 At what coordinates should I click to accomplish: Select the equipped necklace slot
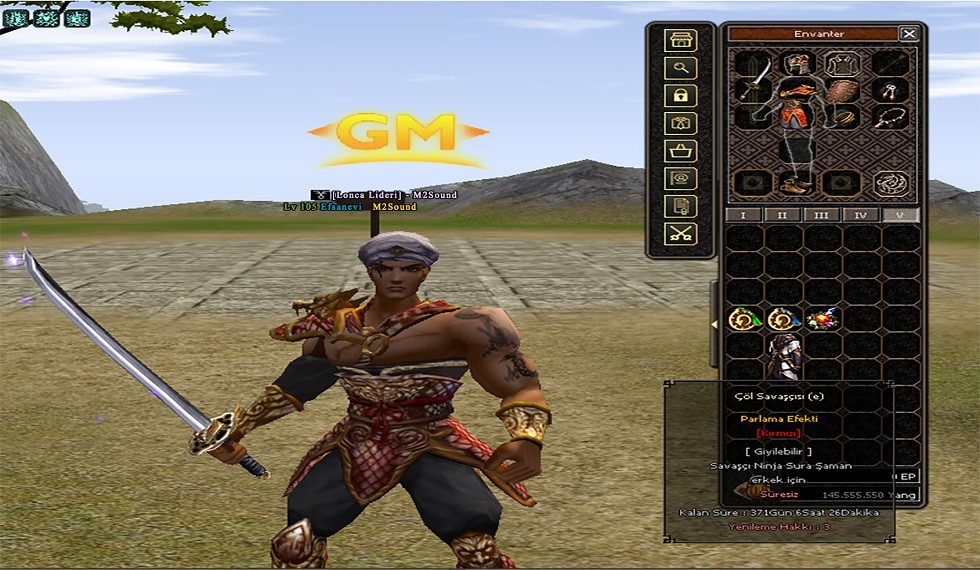888,117
